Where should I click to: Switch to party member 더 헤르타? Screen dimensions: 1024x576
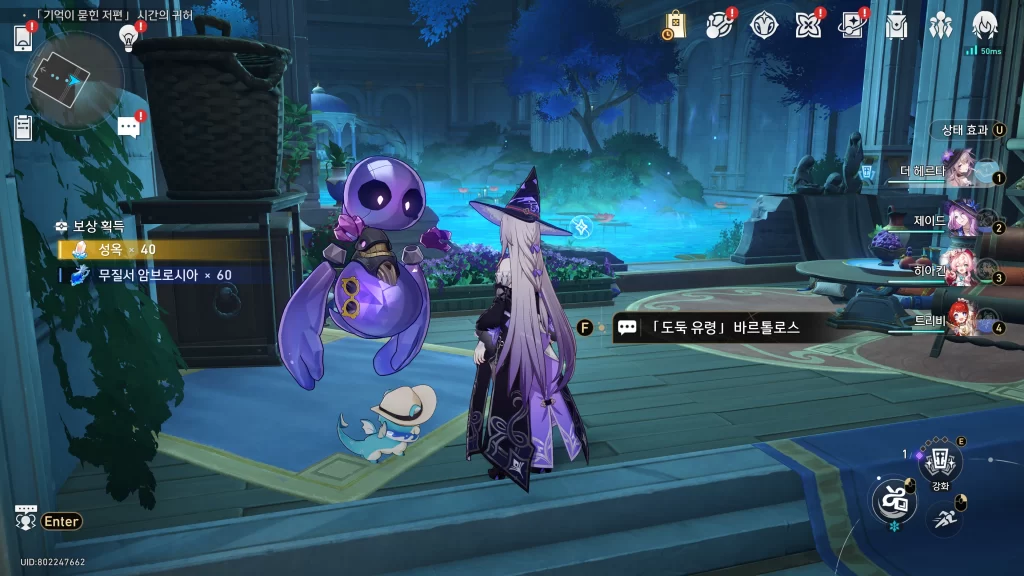point(960,171)
